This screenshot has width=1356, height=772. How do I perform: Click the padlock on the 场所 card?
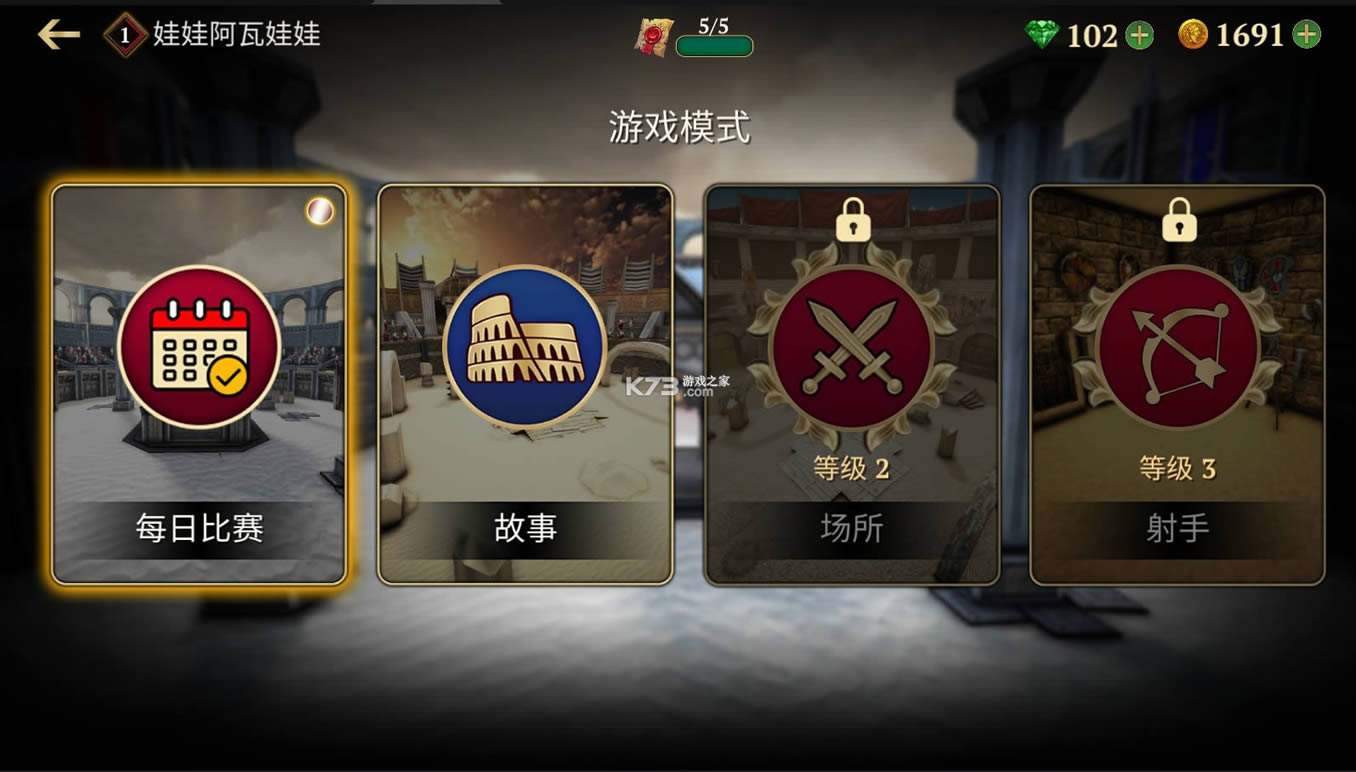pos(850,222)
